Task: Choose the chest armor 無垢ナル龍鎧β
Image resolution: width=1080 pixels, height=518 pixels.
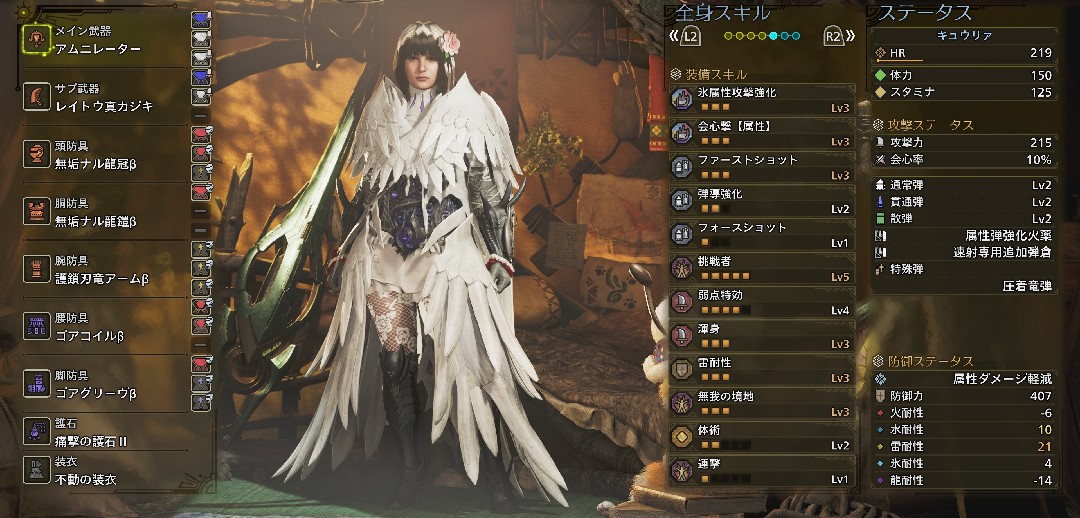Action: pyautogui.click(x=100, y=212)
